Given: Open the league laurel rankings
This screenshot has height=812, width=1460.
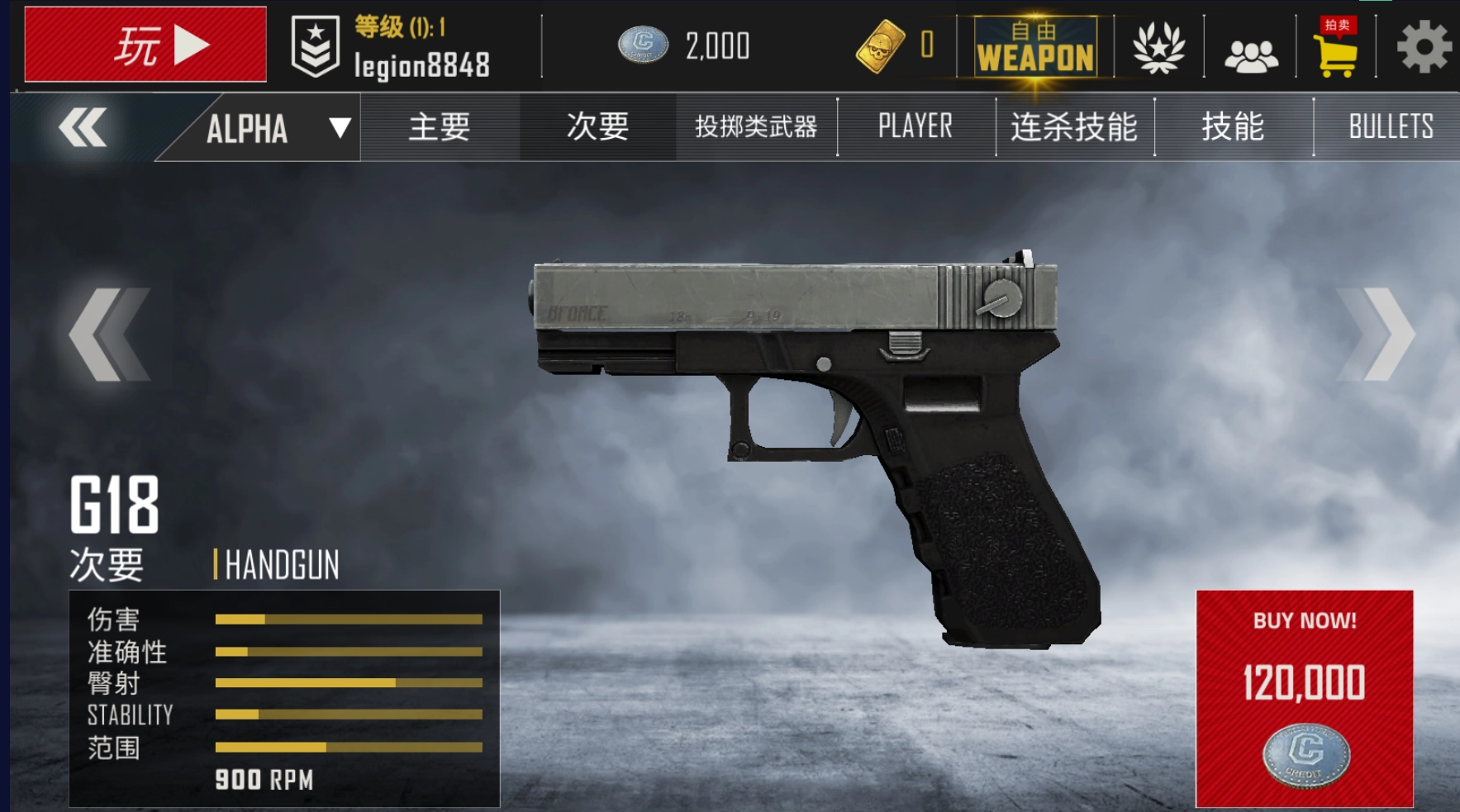Looking at the screenshot, I should 1157,47.
